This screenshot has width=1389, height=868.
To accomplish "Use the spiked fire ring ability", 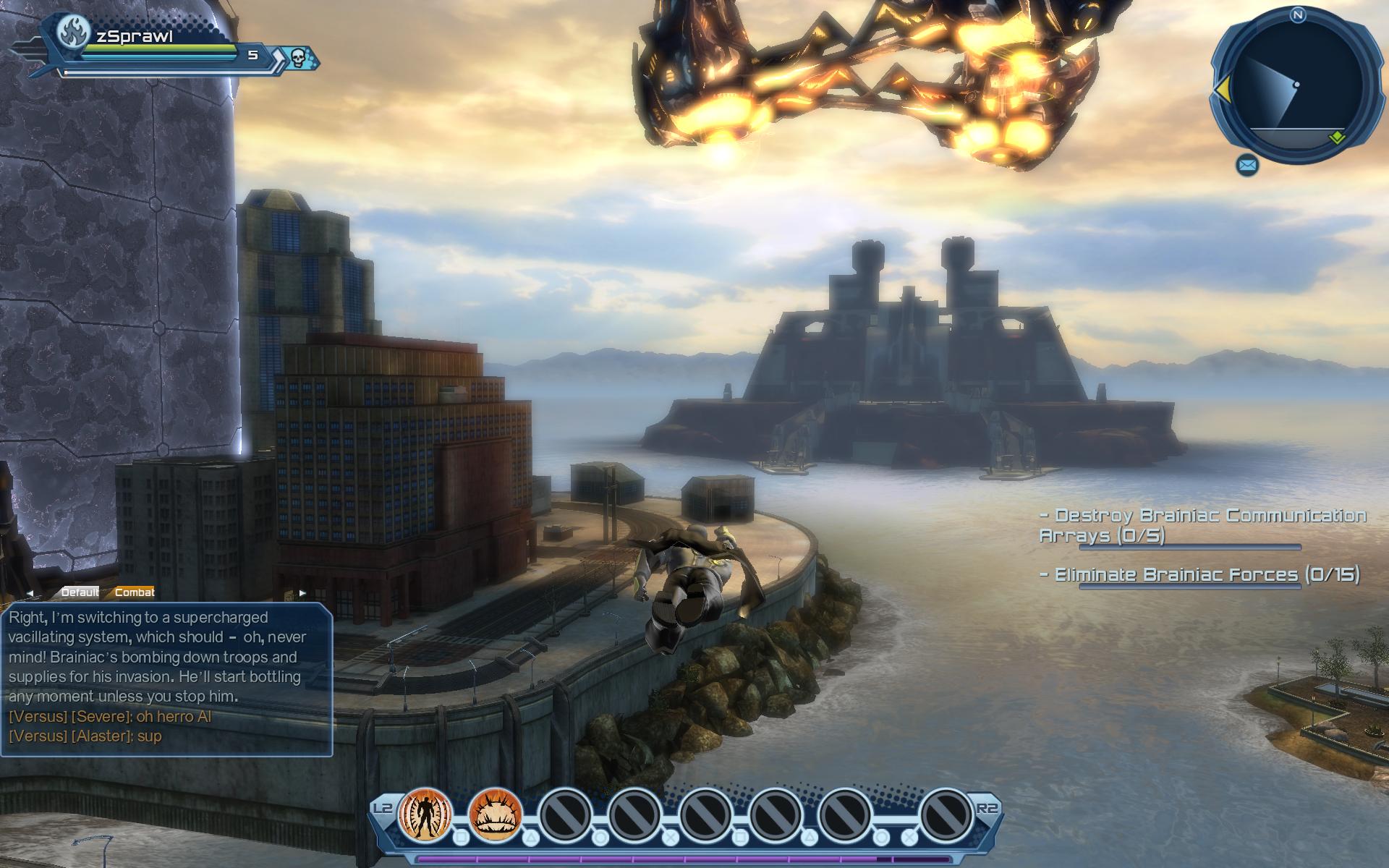I will coord(496,814).
